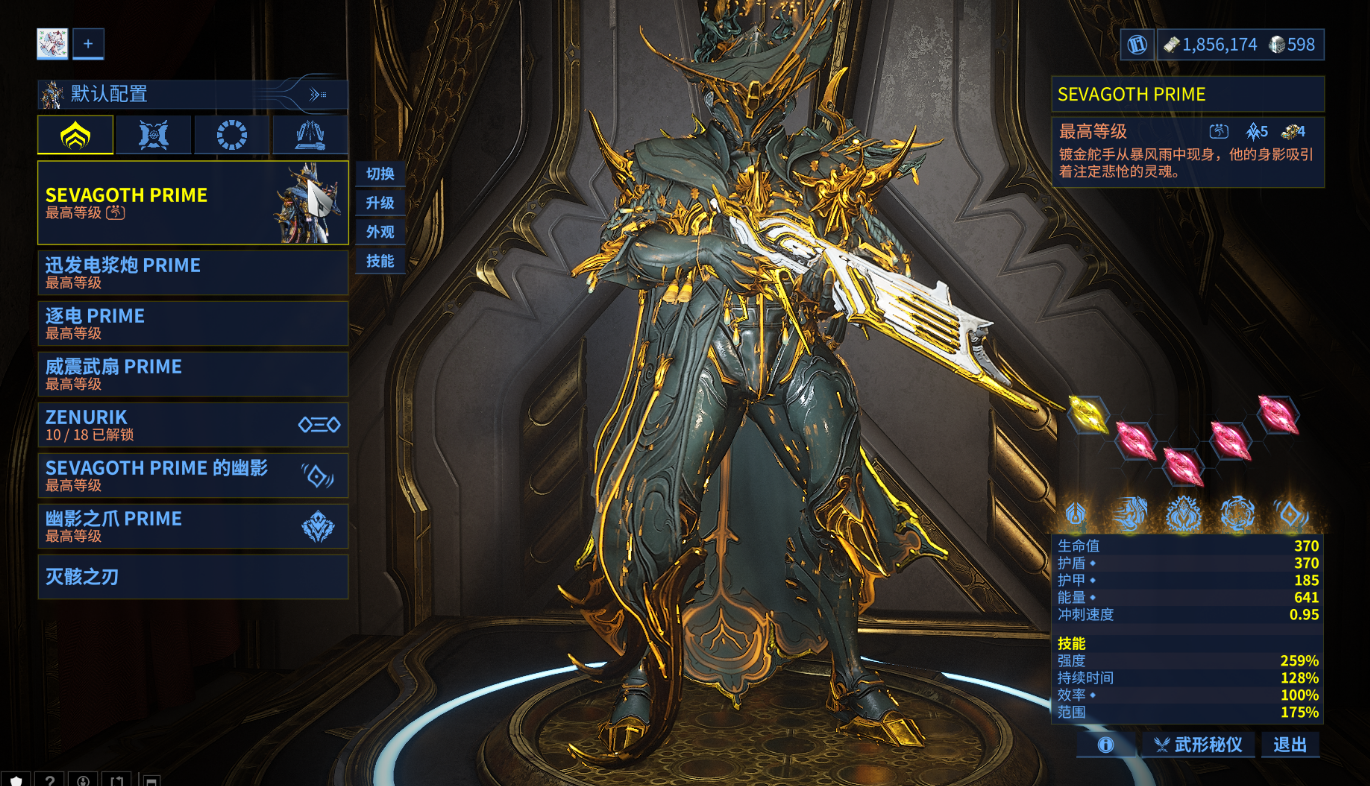Select the SEVAGOTH PRIME warframe slot
1370x786 pixels.
[192, 203]
